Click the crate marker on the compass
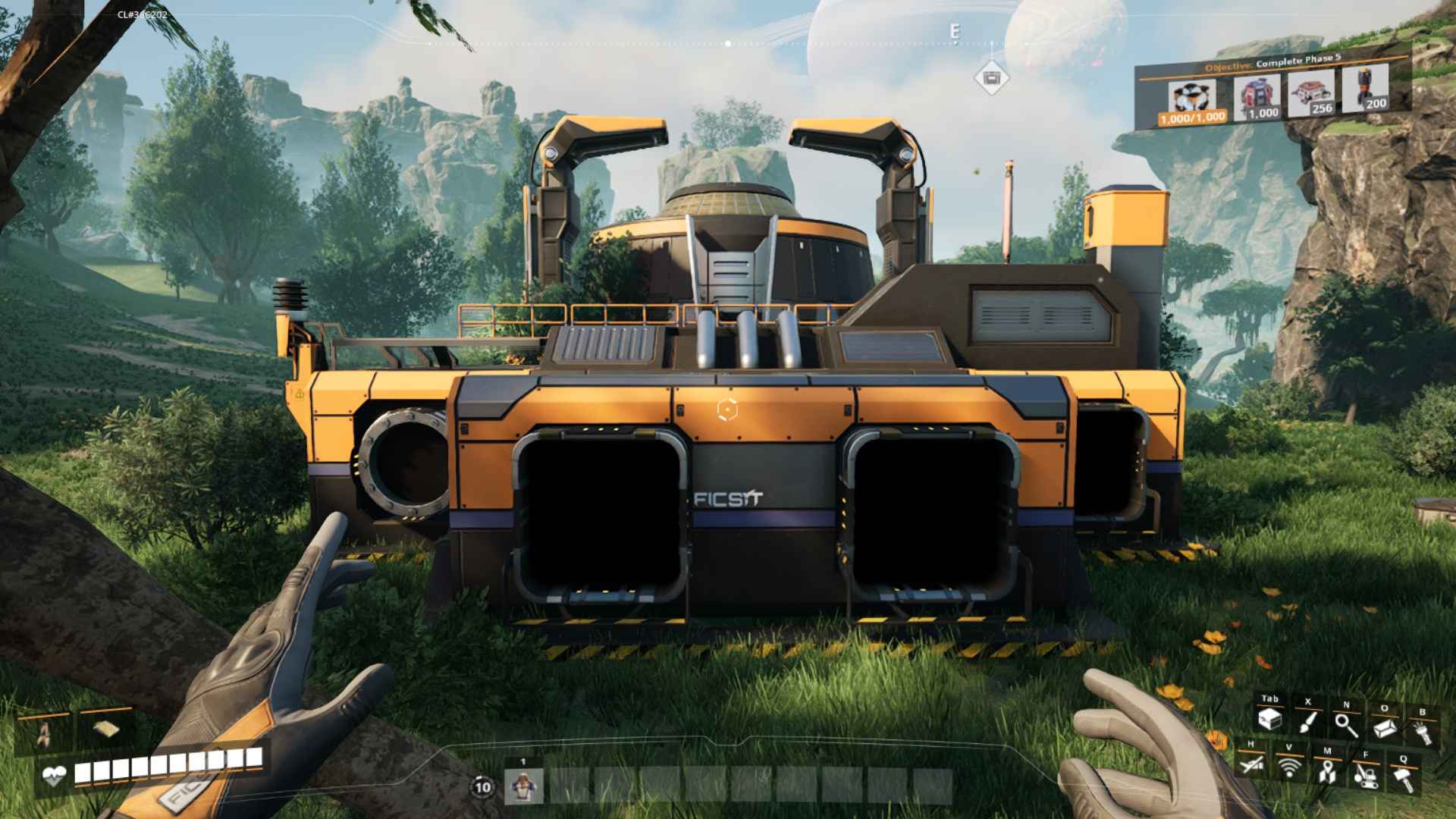Viewport: 1456px width, 819px height. coord(990,77)
